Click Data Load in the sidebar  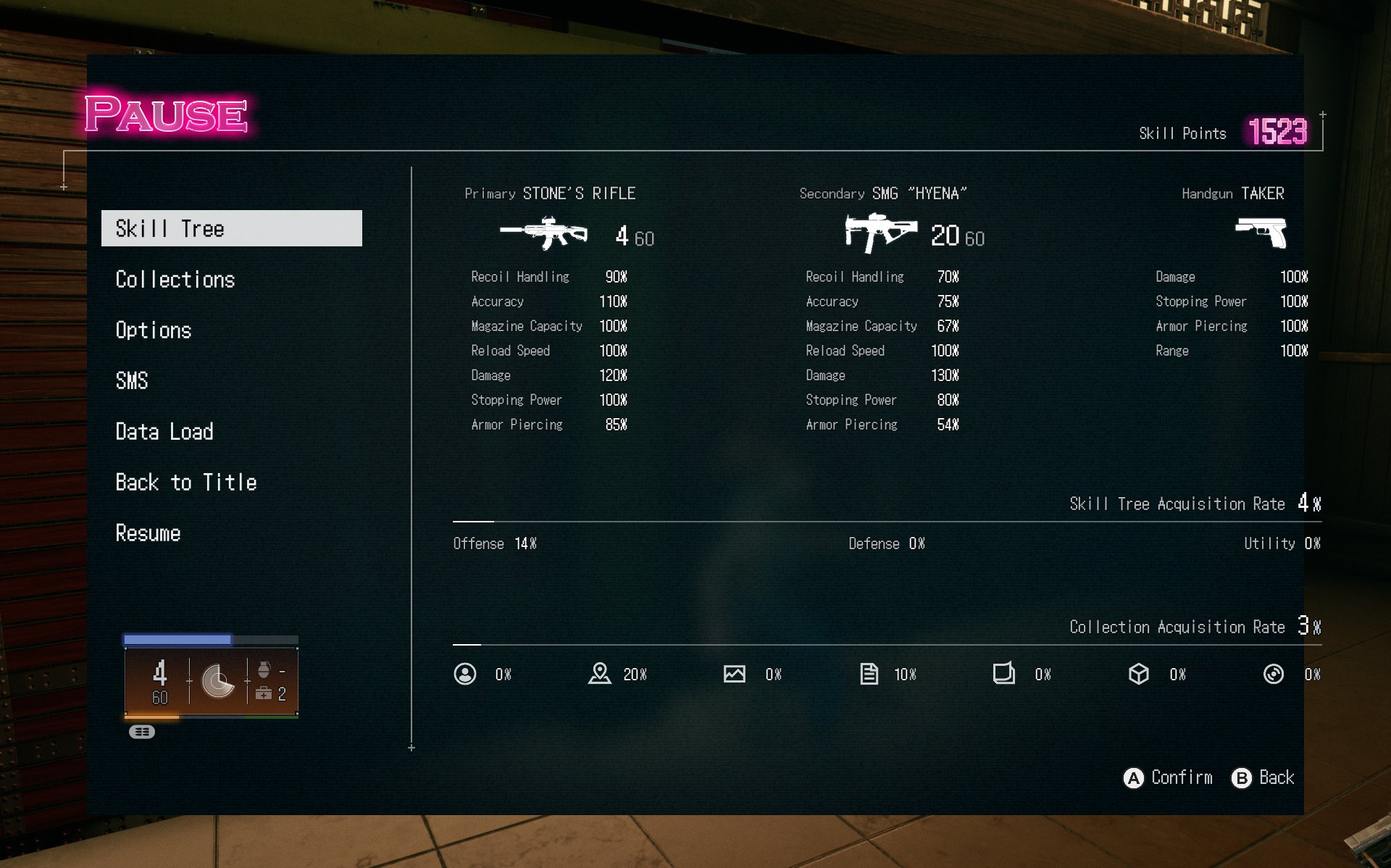click(164, 431)
